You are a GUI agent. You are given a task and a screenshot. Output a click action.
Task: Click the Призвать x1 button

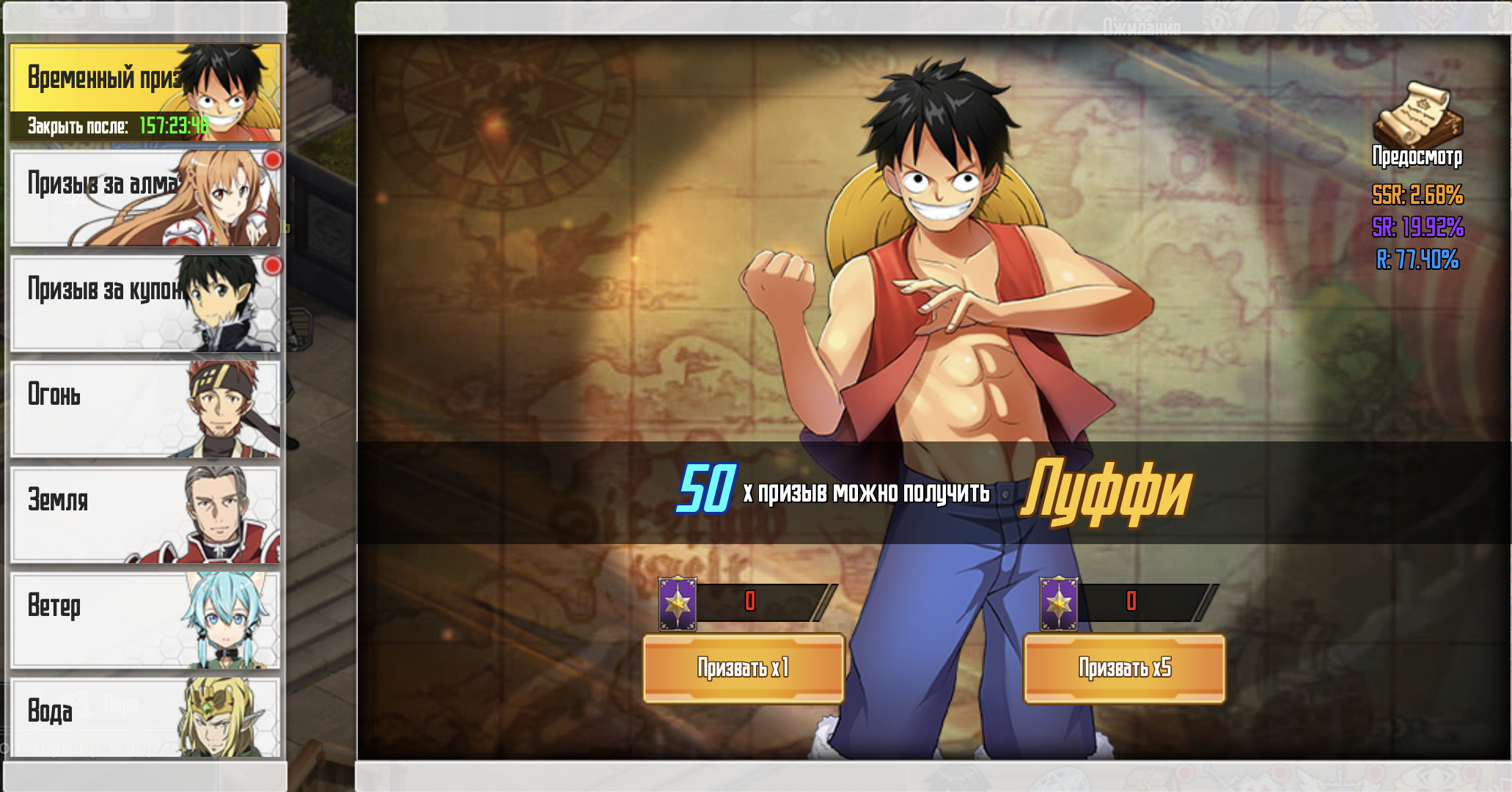(x=744, y=668)
